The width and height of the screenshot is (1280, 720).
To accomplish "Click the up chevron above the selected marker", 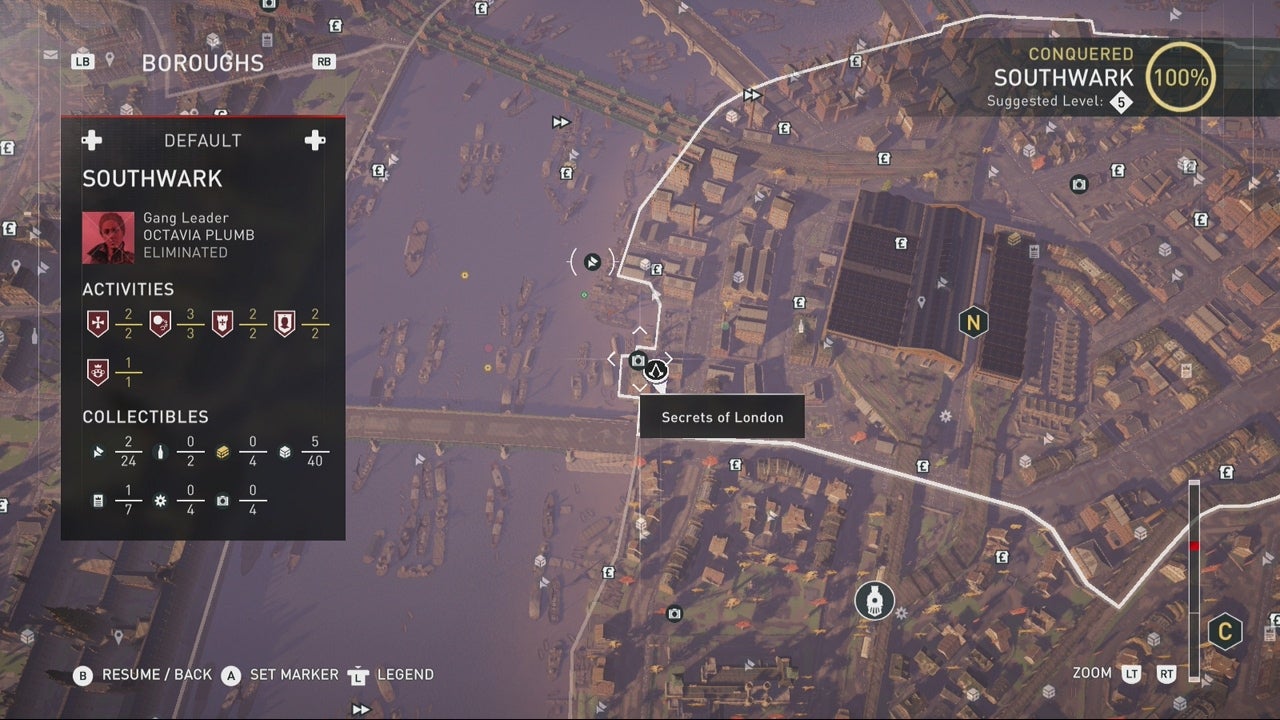I will tap(639, 330).
